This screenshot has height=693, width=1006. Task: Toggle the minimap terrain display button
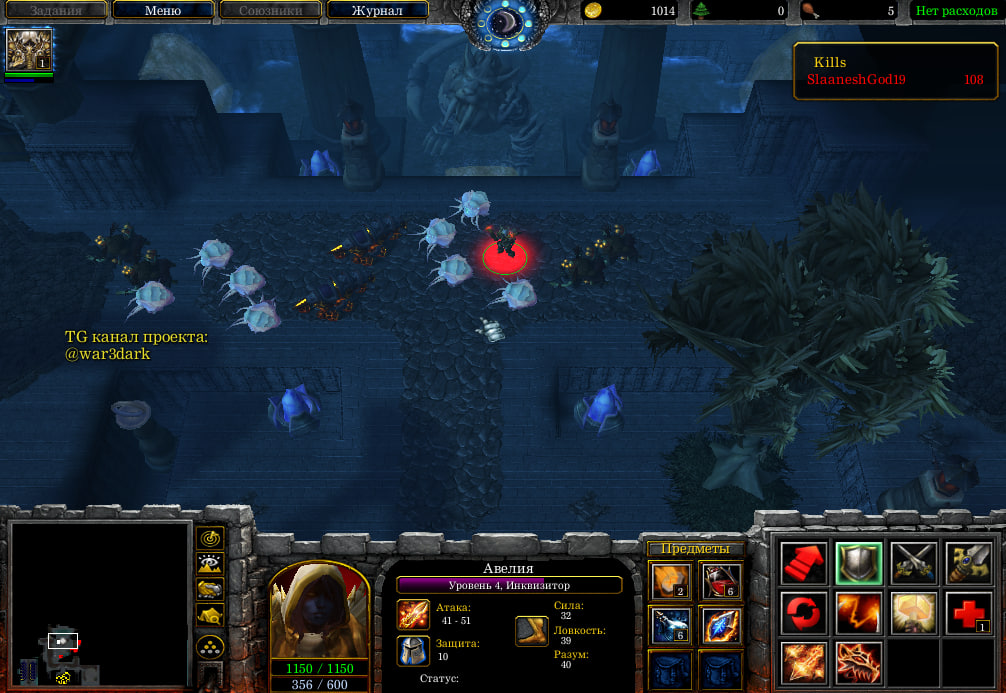pyautogui.click(x=210, y=564)
